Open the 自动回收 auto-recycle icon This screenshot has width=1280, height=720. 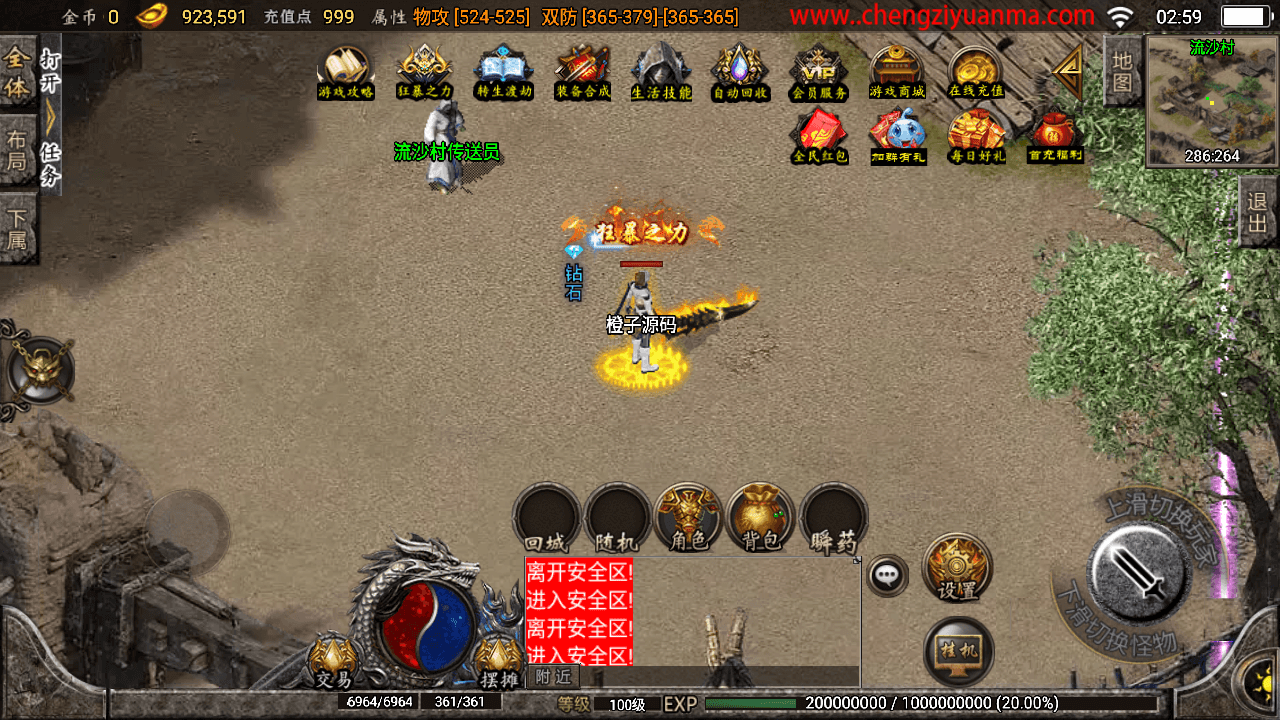[740, 72]
